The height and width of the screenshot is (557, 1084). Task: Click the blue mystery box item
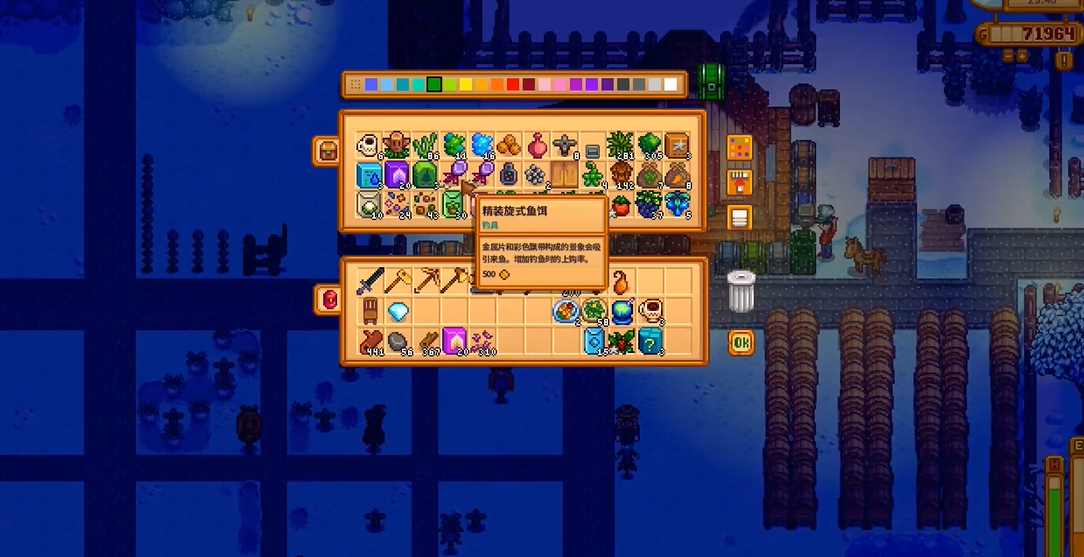650,341
